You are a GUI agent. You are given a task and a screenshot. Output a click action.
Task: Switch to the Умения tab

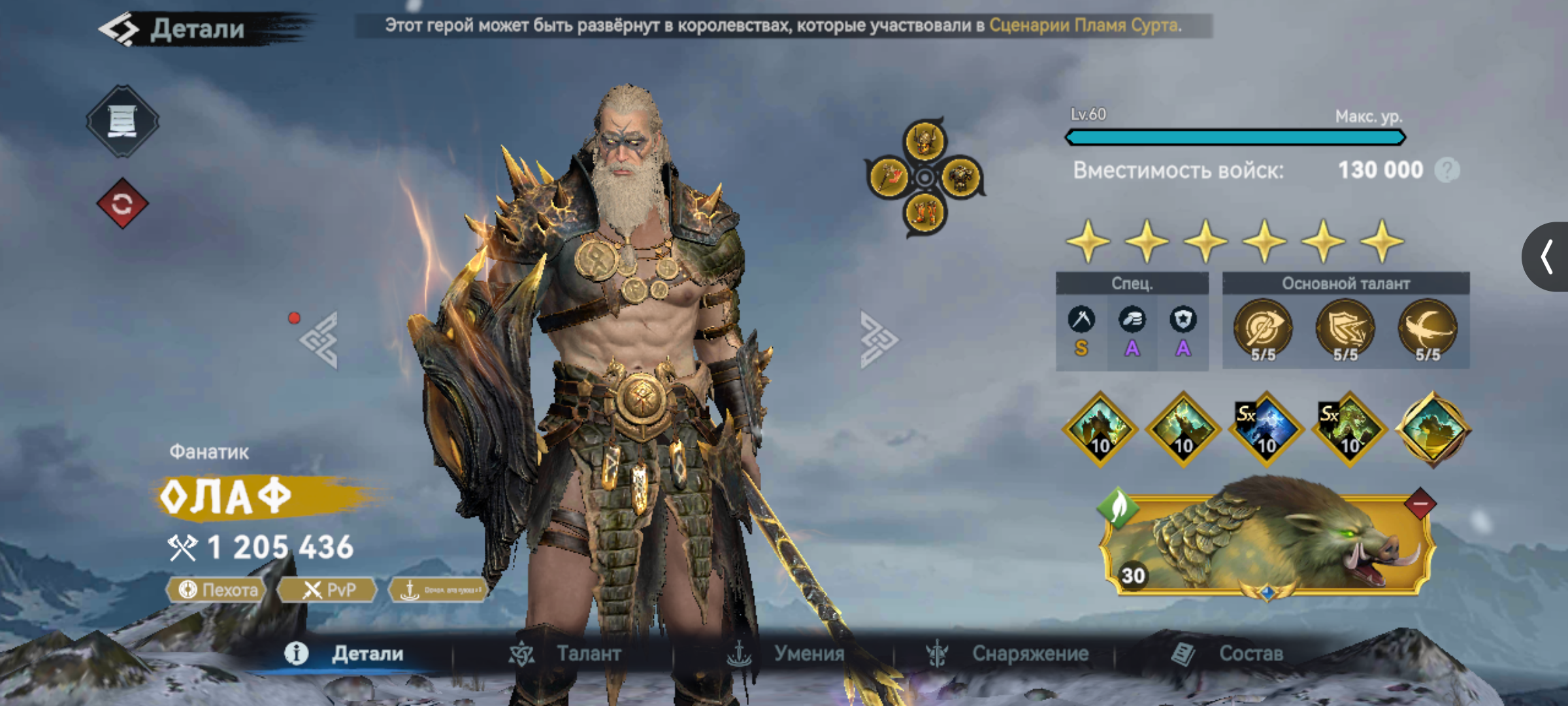tap(786, 654)
